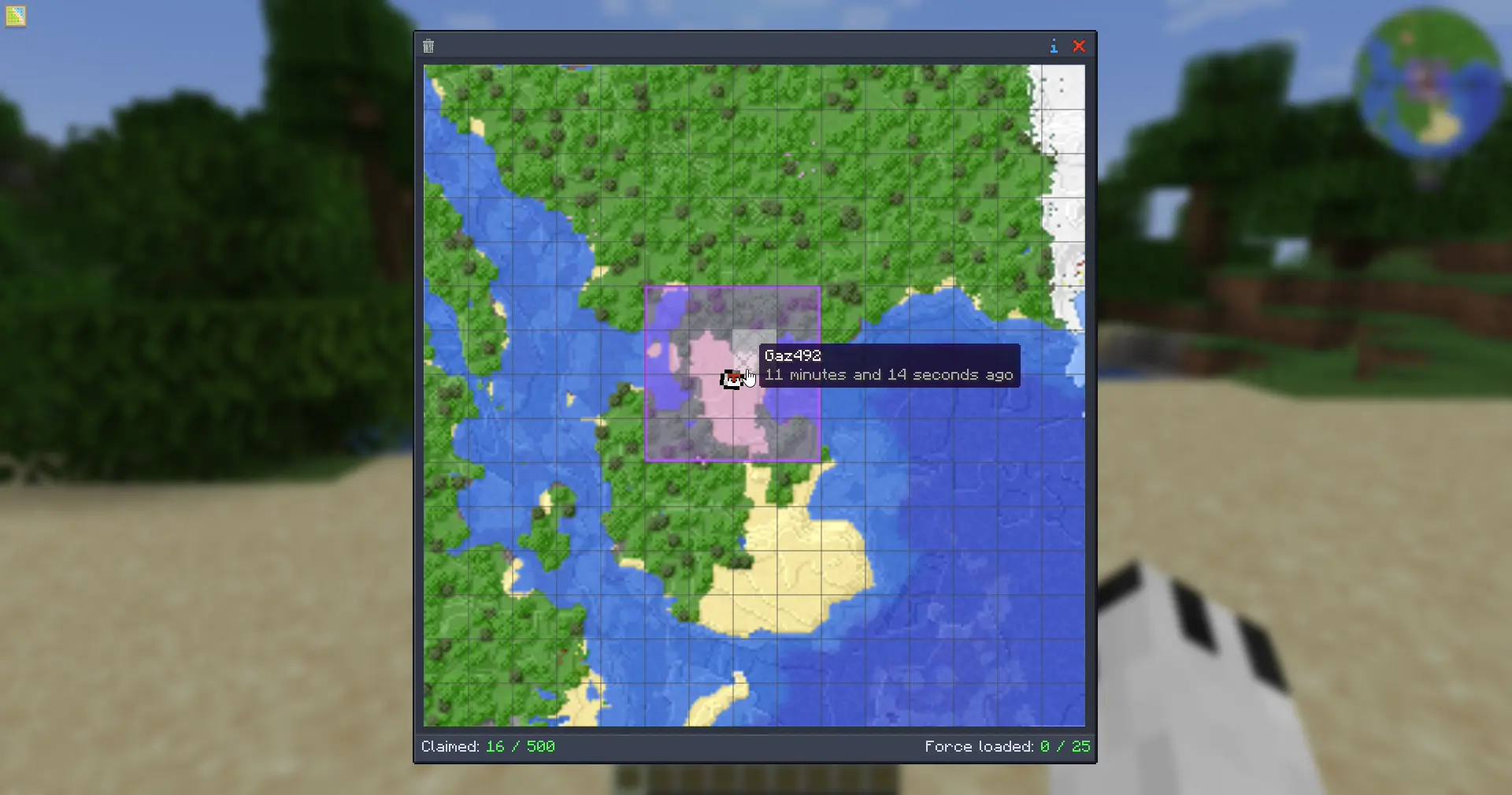Open the info panel via blue i icon

click(1054, 46)
